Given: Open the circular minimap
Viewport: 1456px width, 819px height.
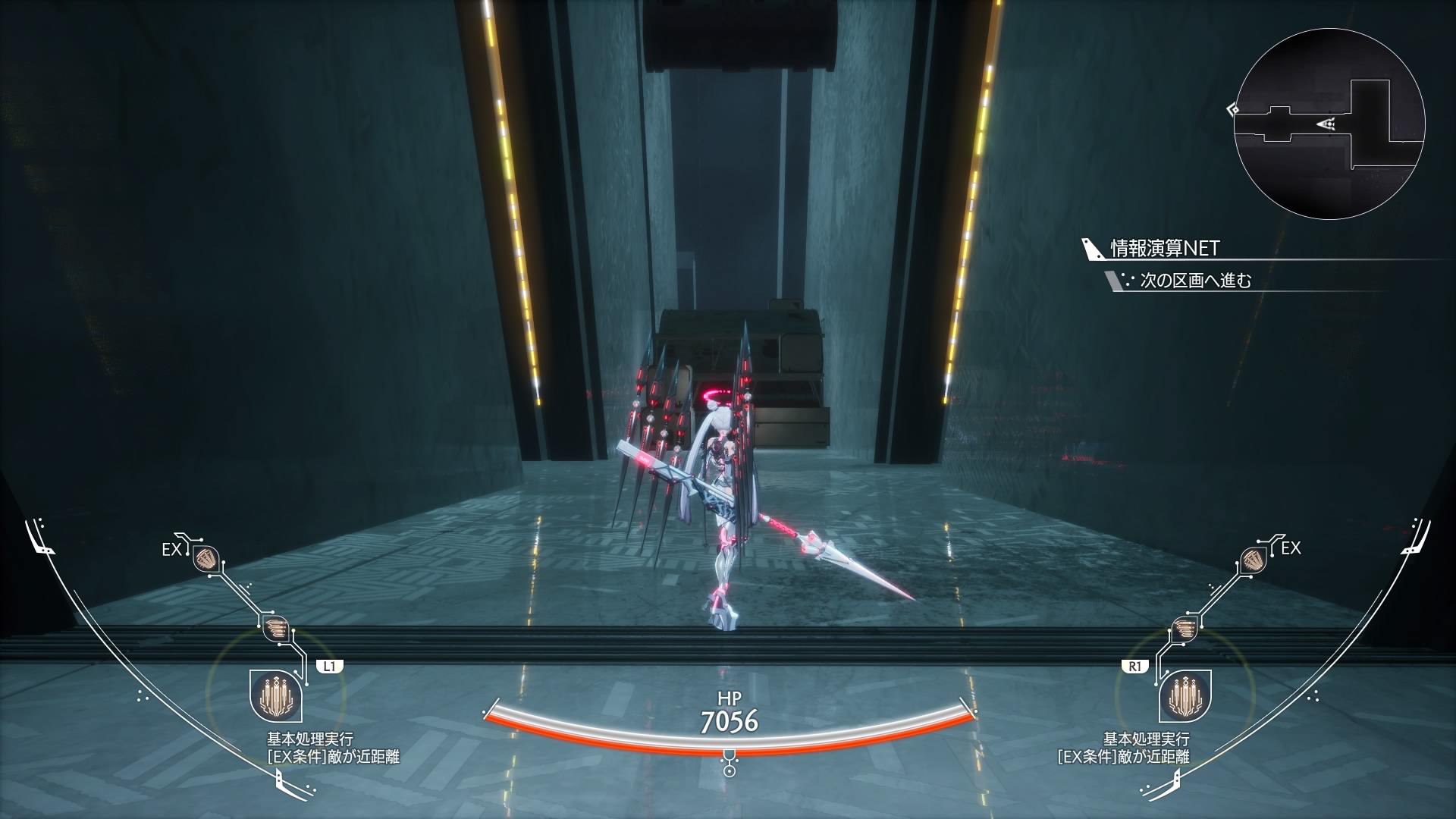Looking at the screenshot, I should coord(1329,124).
